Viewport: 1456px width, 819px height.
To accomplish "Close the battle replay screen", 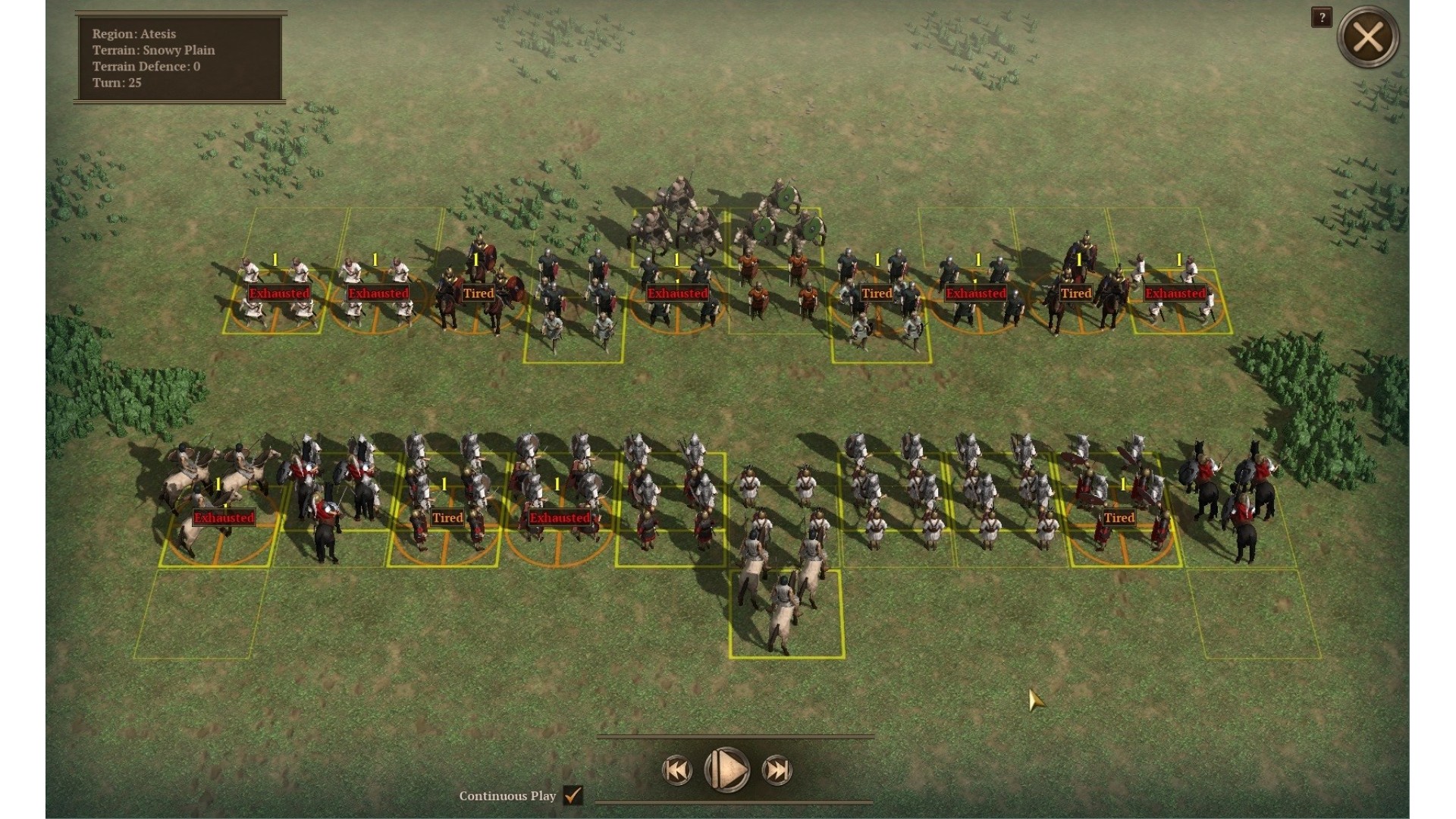I will (1367, 36).
